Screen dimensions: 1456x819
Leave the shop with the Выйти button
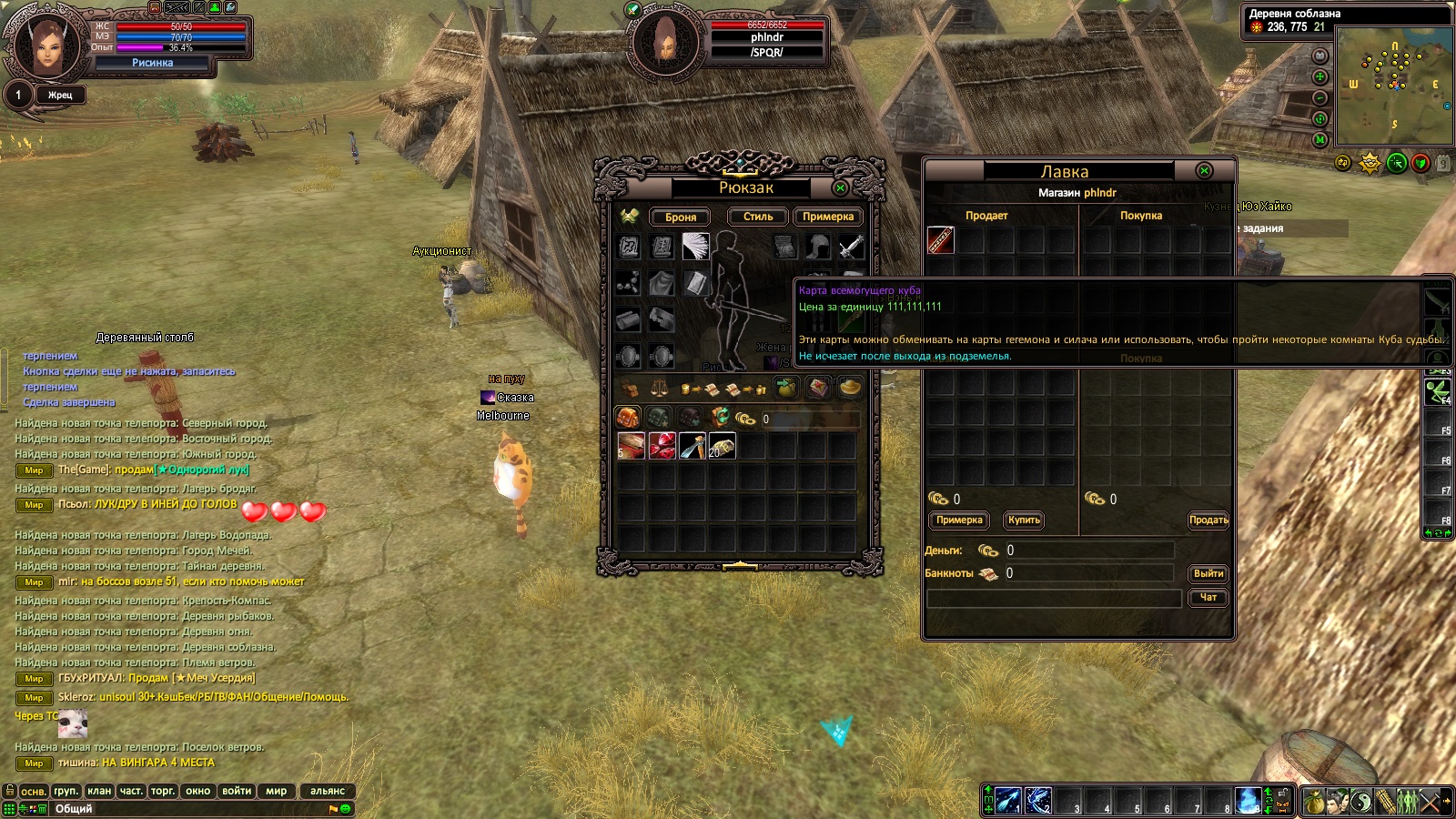pyautogui.click(x=1208, y=573)
